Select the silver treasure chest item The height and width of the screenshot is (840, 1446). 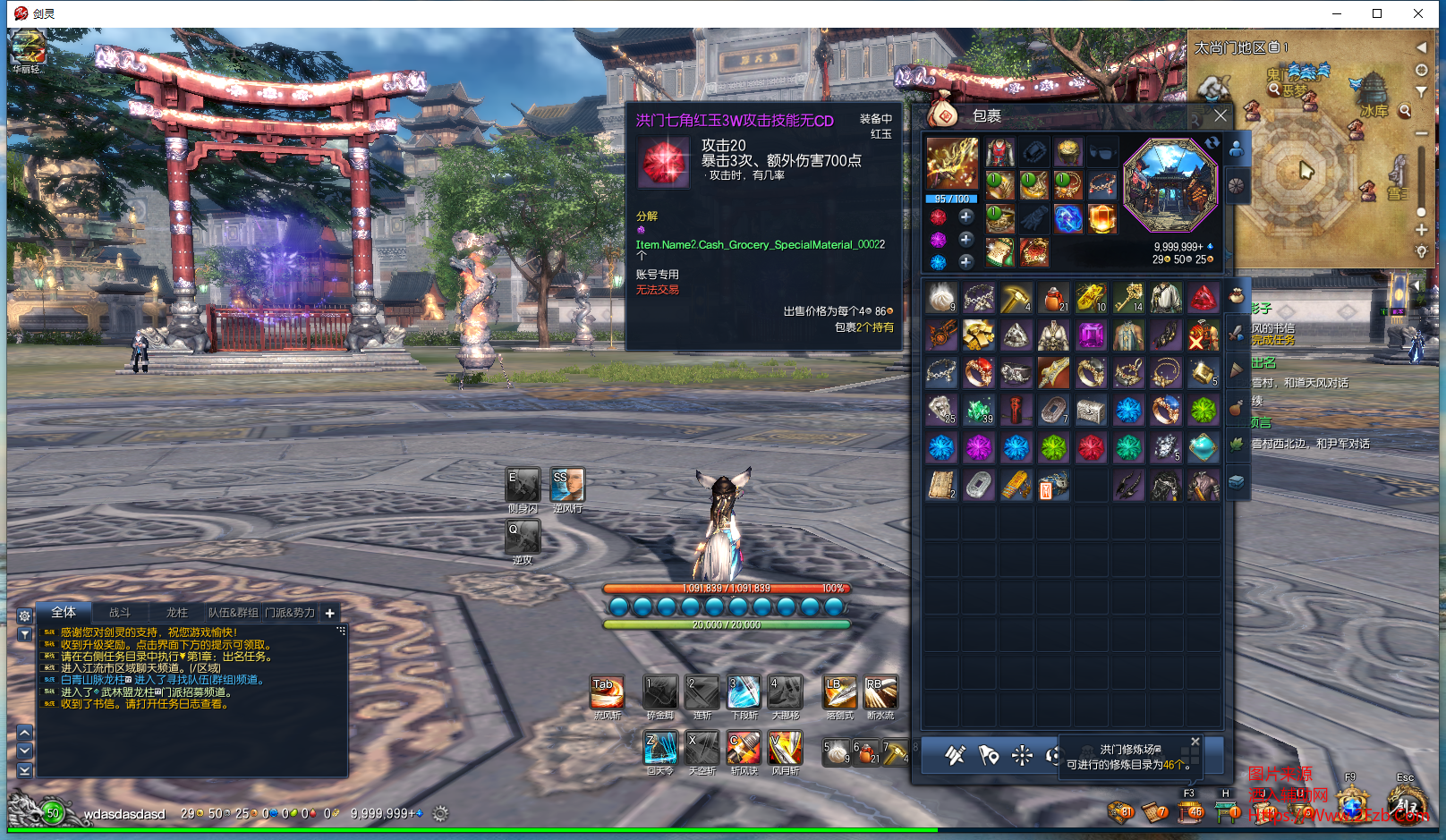coord(1091,411)
